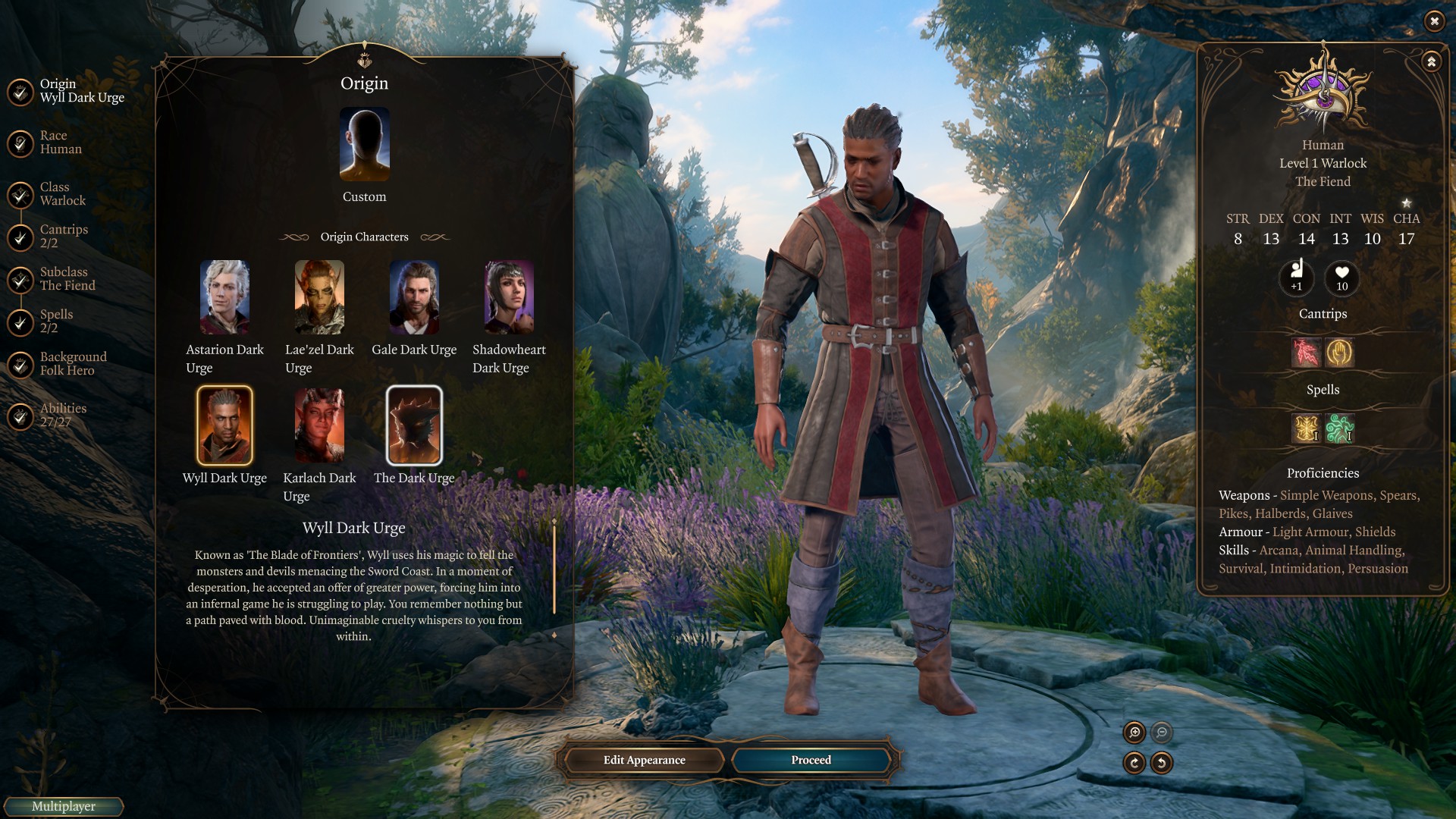1456x819 pixels.
Task: Select the Wyll Dark Urge portrait
Action: coord(224,425)
